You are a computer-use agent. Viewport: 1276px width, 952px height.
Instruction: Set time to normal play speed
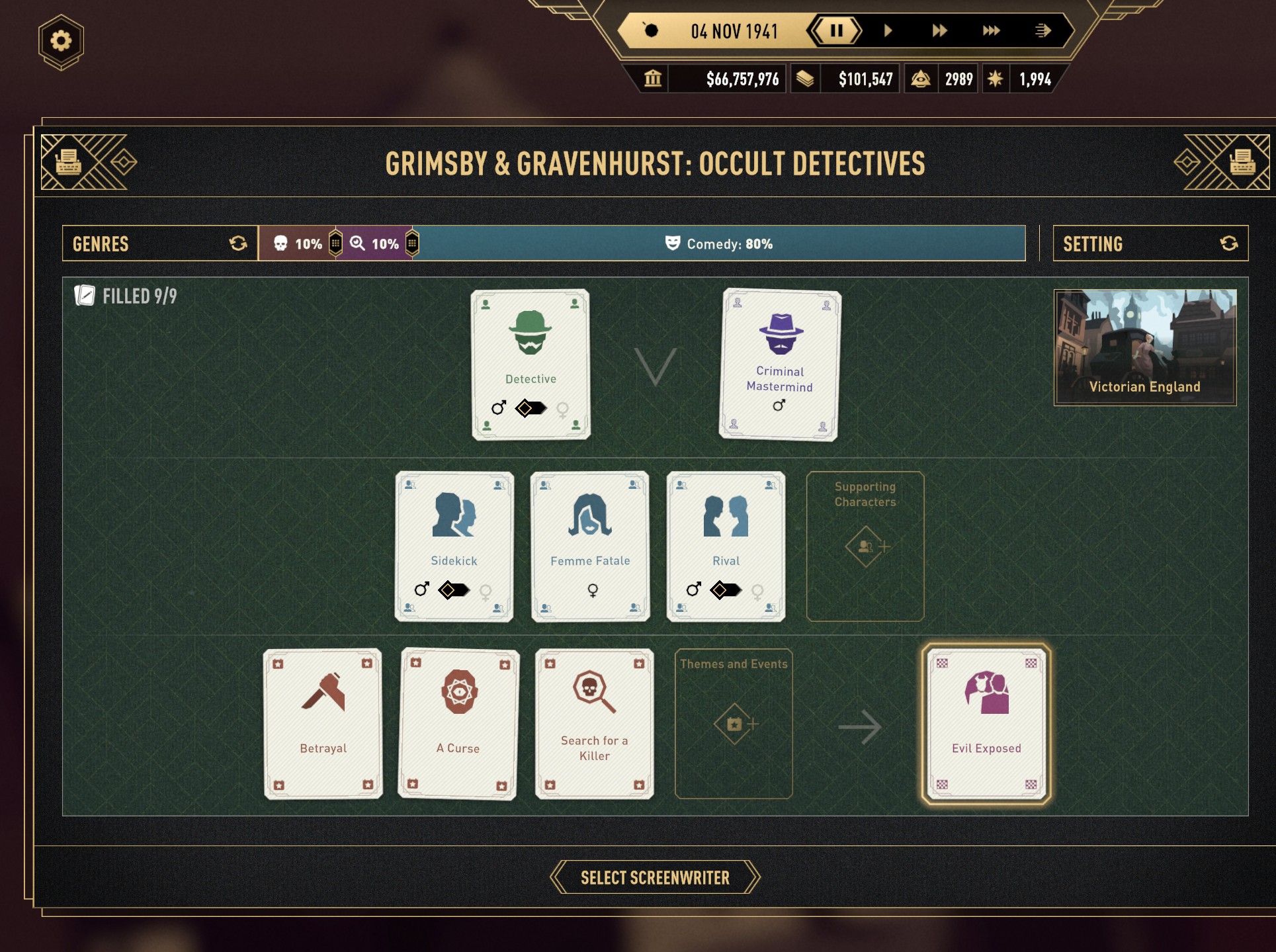tap(888, 30)
